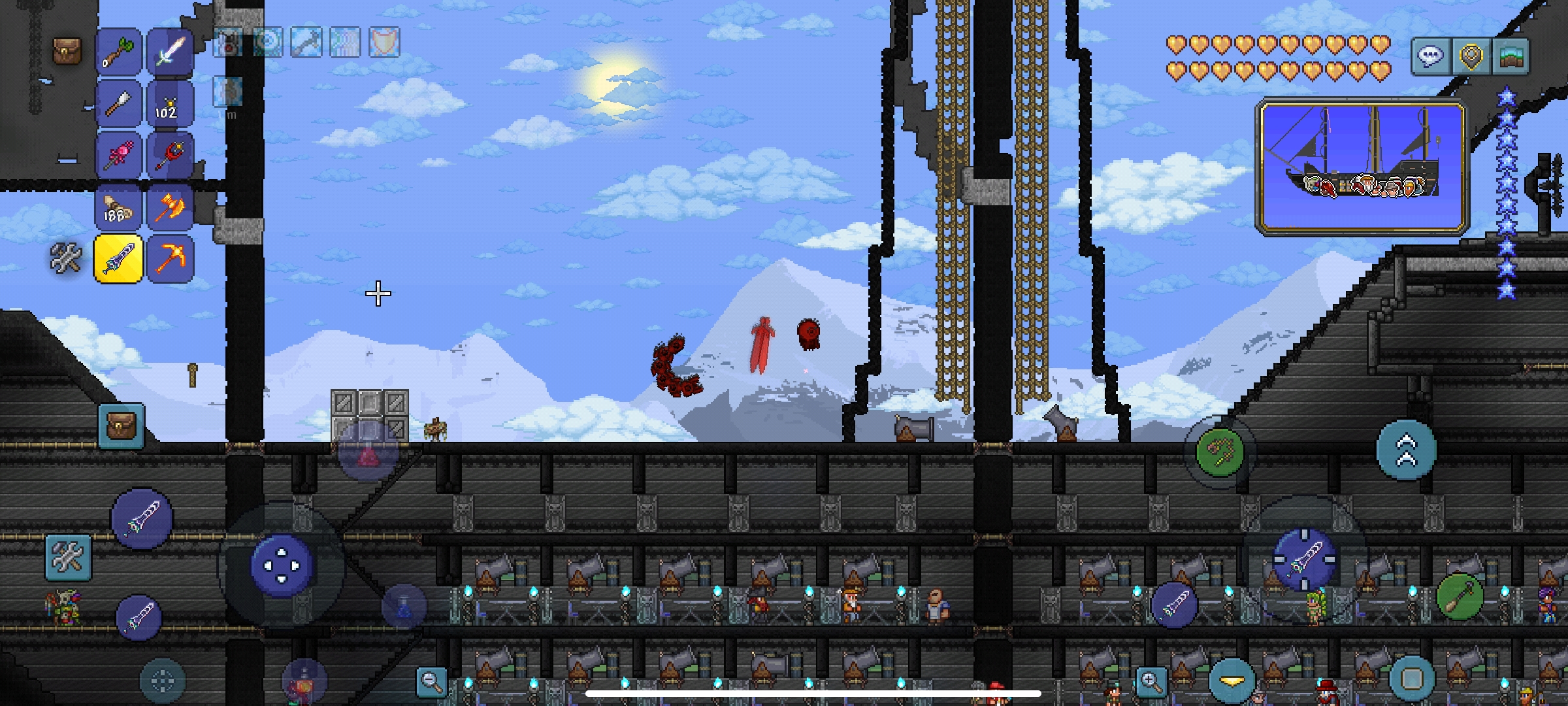The image size is (1568, 706).
Task: Tap the yellow map pin button
Action: [1471, 56]
